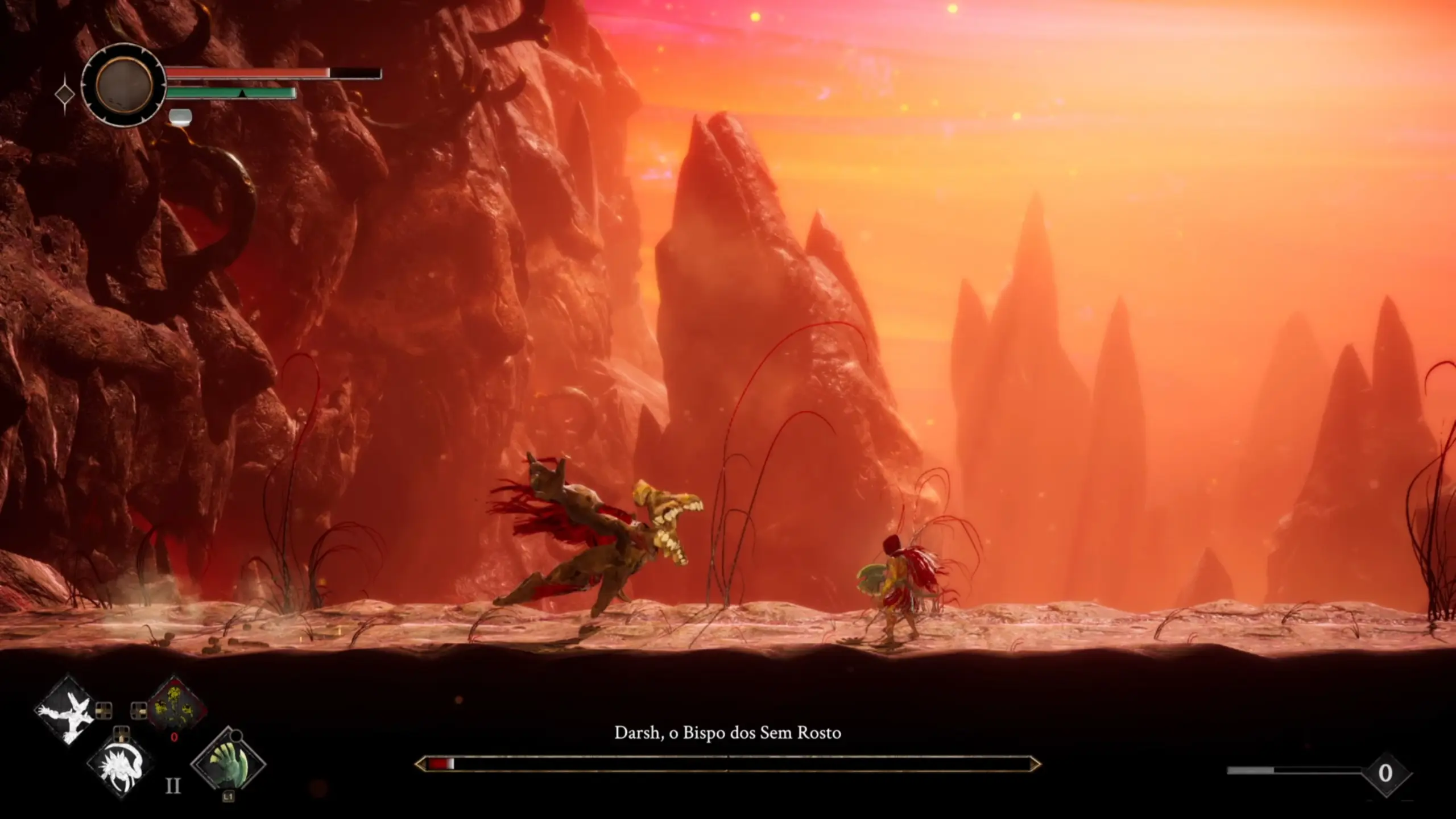Click the white status pip under the green bar
The image size is (1456, 819).
click(x=180, y=117)
